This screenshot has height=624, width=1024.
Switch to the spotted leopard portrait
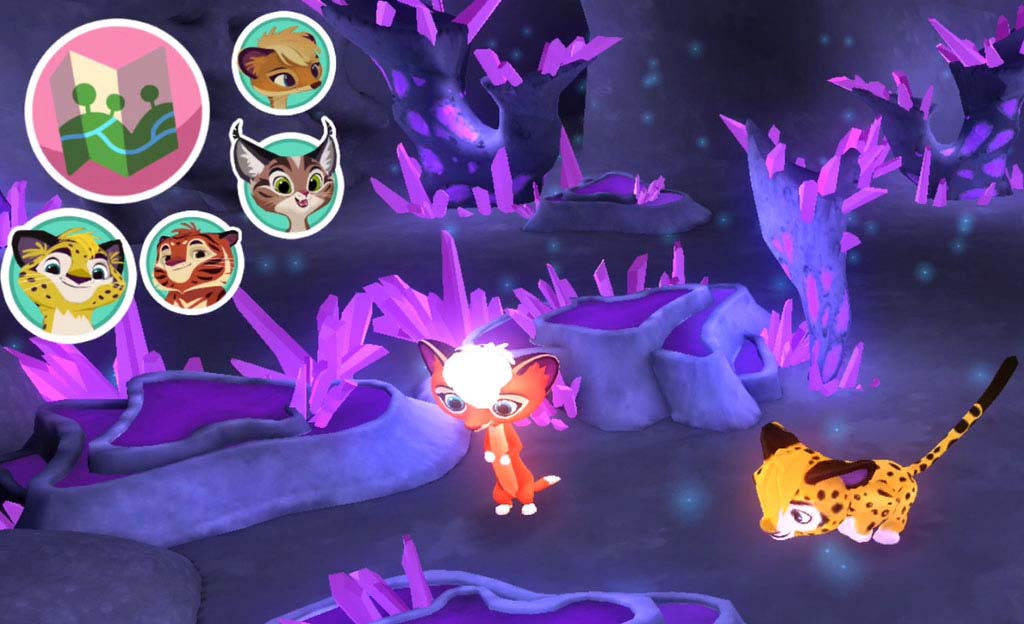coord(68,275)
